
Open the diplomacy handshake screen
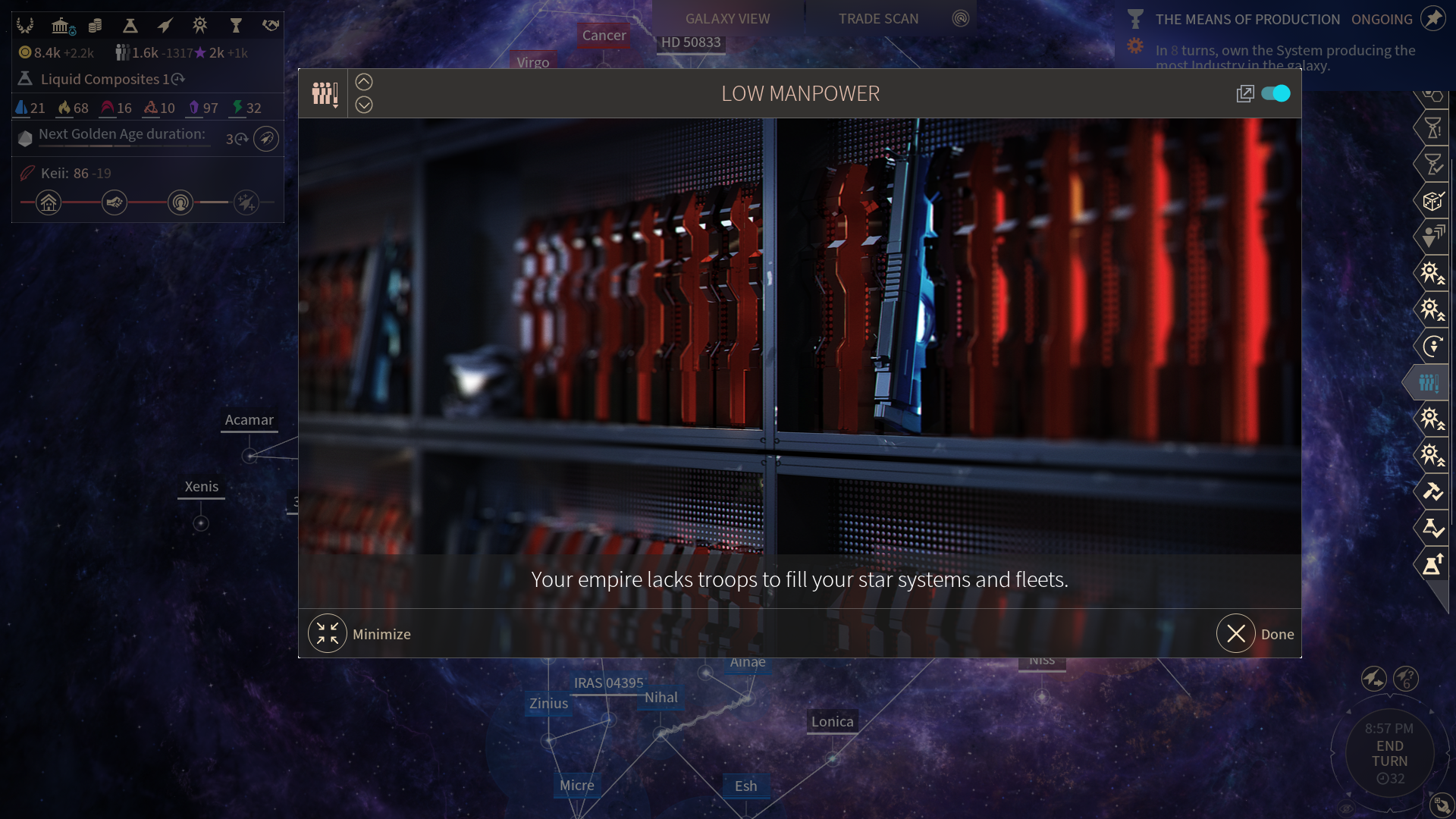tap(271, 26)
